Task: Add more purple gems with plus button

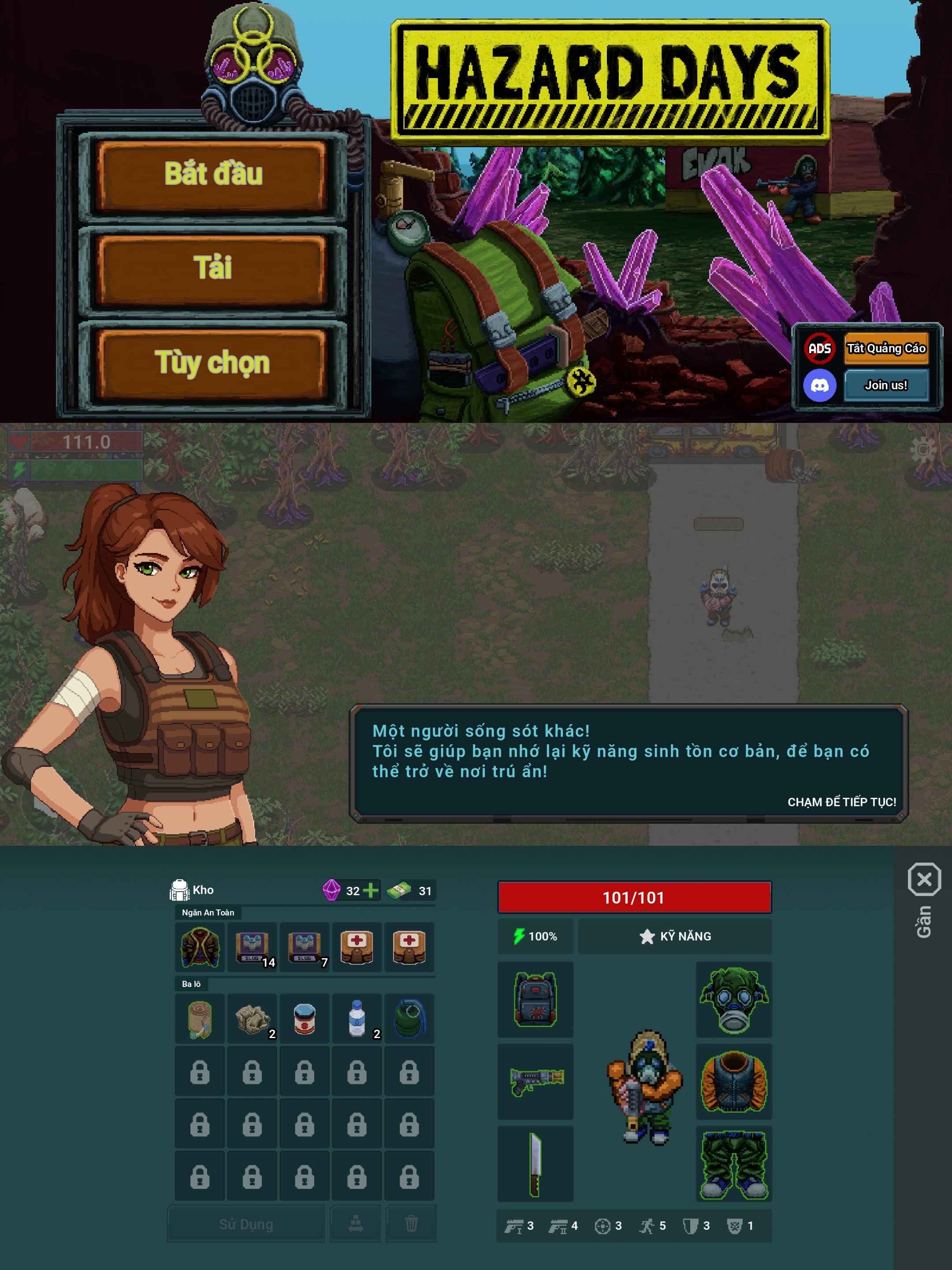Action: coord(371,890)
